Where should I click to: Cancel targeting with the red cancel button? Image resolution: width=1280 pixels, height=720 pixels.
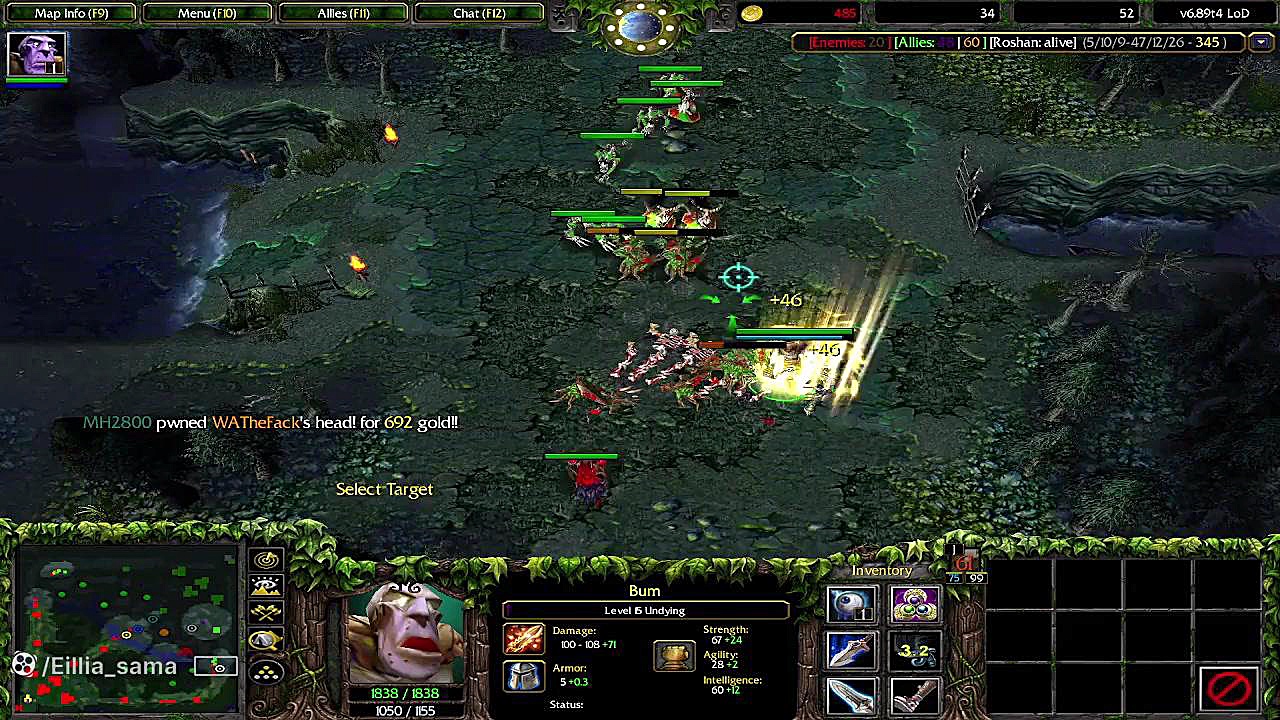point(1229,688)
